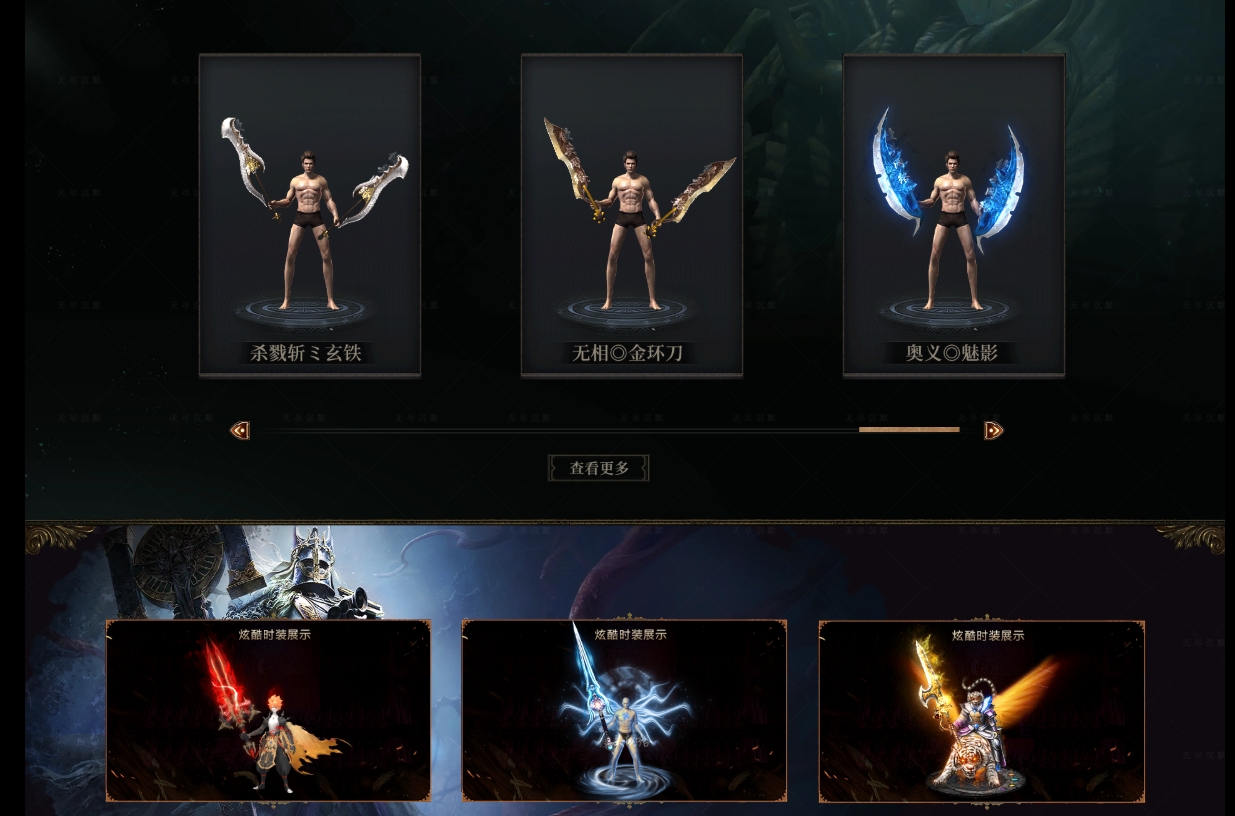The height and width of the screenshot is (816, 1235).
Task: Select the 杀戮斩ミ玄铁 weapon card
Action: pos(309,215)
